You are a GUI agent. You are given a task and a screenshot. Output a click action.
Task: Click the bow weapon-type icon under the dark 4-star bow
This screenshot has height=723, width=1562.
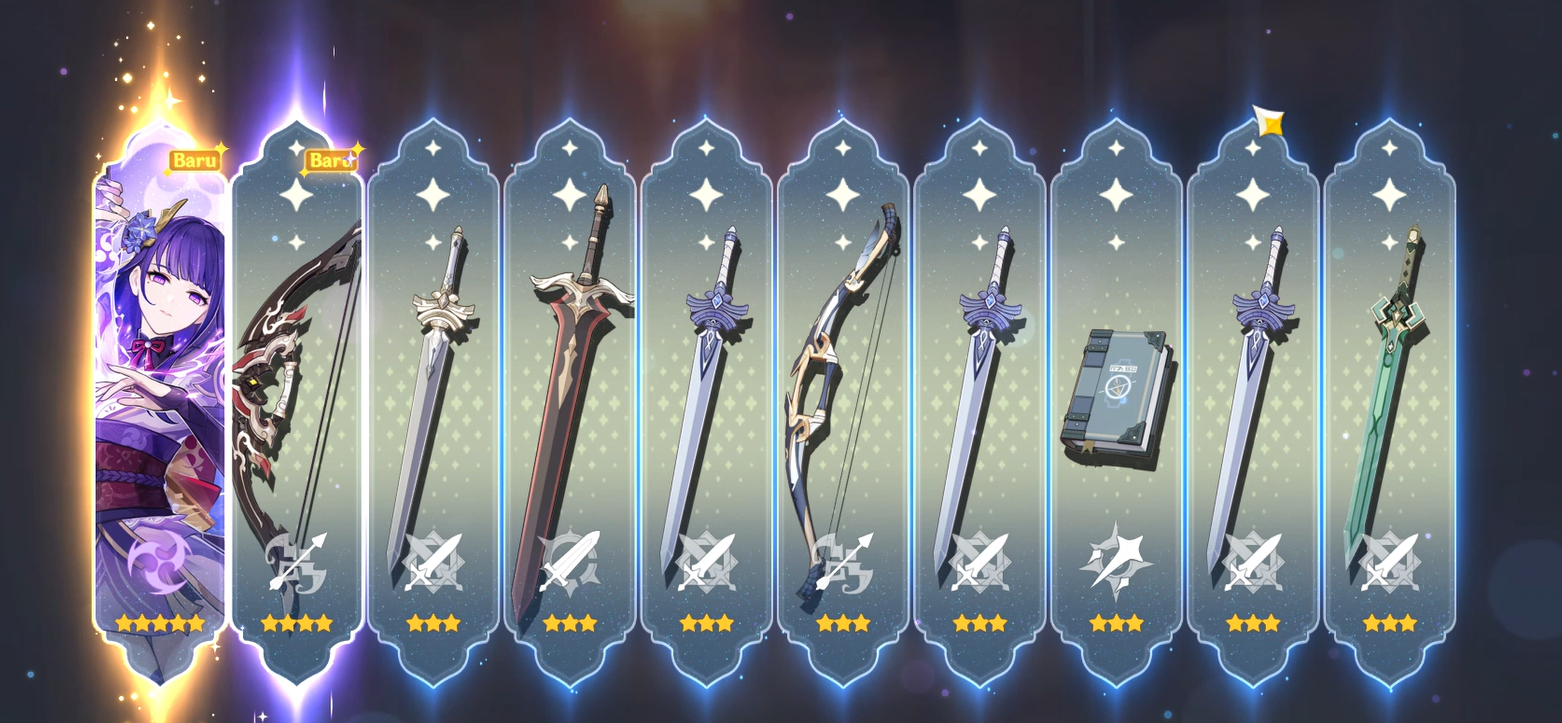click(x=298, y=560)
